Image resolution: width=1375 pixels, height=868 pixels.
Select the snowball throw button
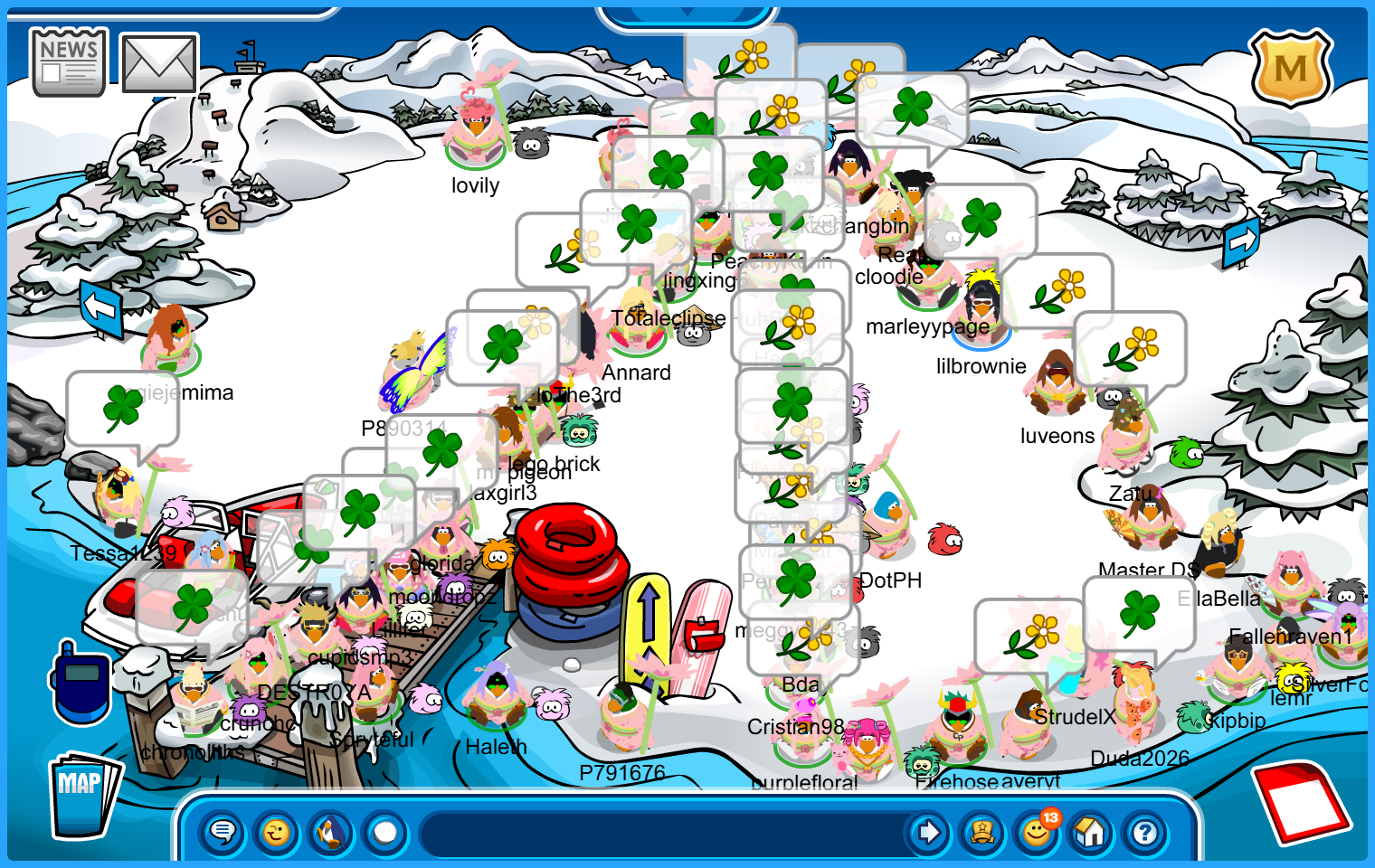385,832
